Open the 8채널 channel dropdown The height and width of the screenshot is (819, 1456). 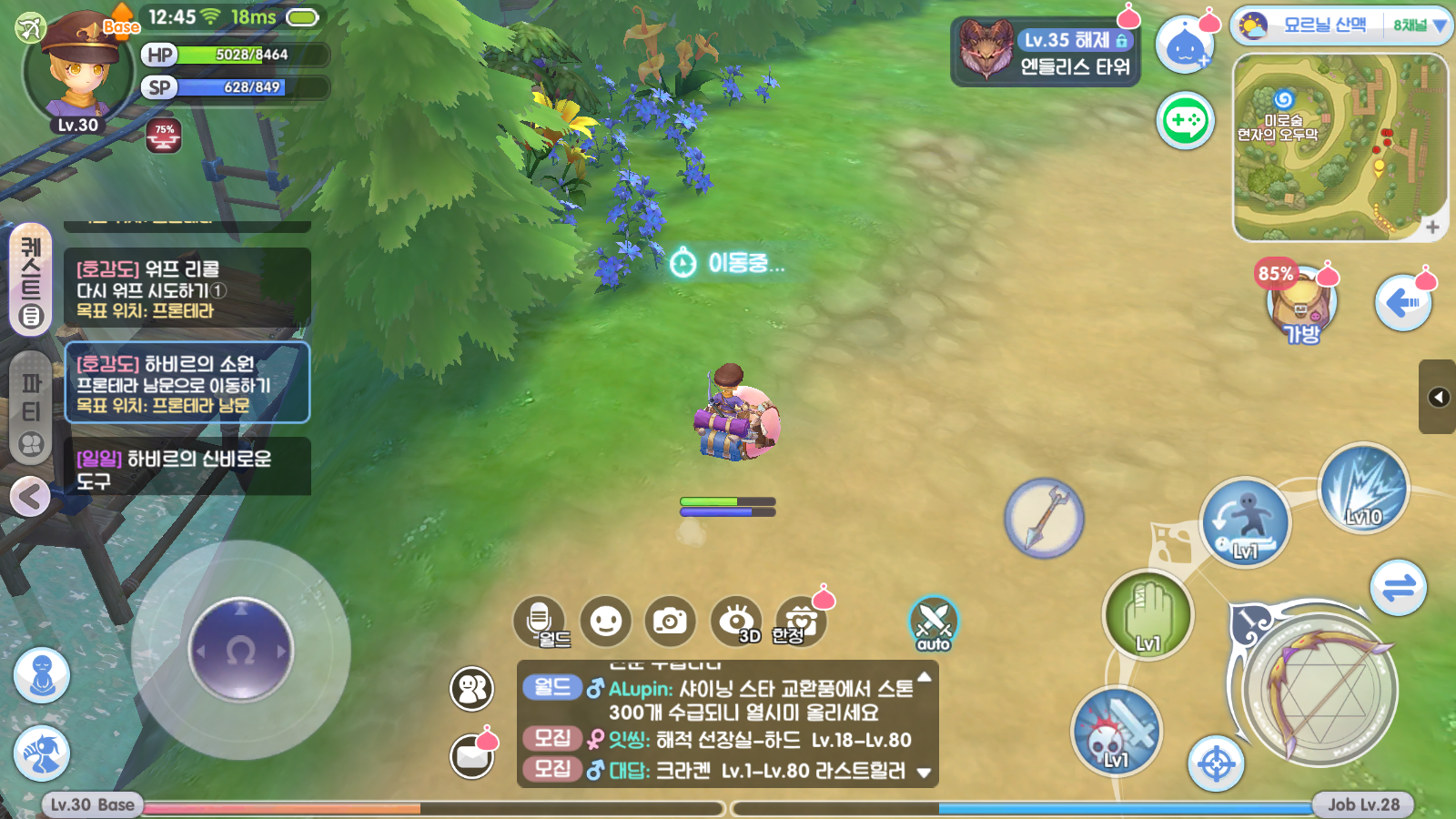pos(1419,25)
